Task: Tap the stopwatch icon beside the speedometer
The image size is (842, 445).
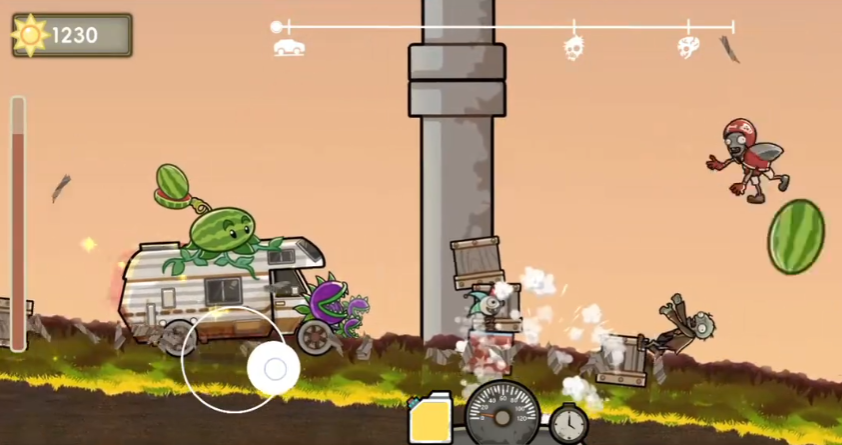Action: (x=568, y=423)
